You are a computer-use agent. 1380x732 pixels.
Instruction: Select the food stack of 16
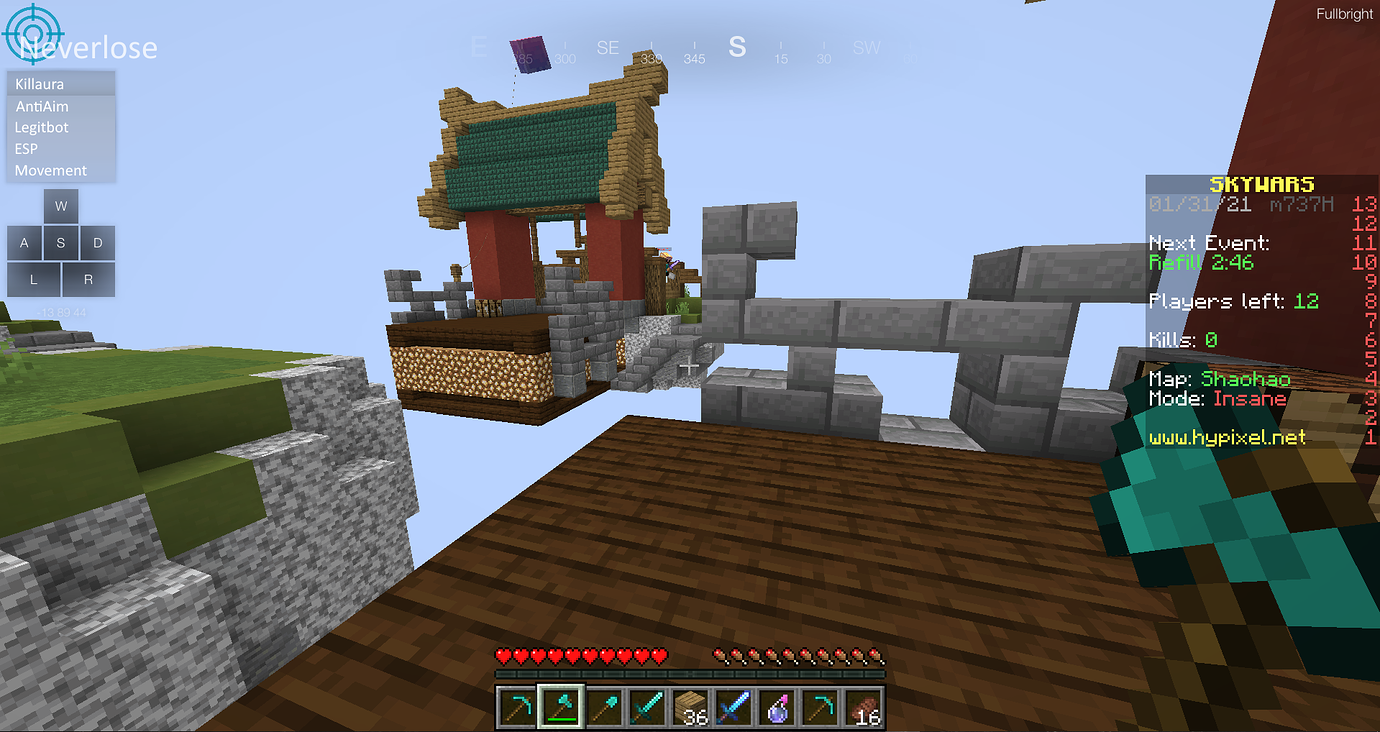[864, 706]
